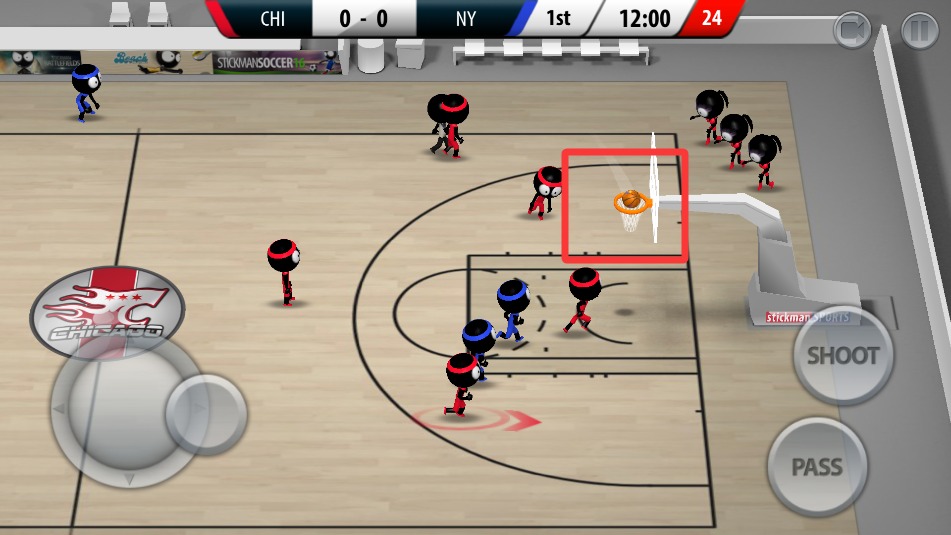Click the virtual joystick thumb pad

click(205, 413)
